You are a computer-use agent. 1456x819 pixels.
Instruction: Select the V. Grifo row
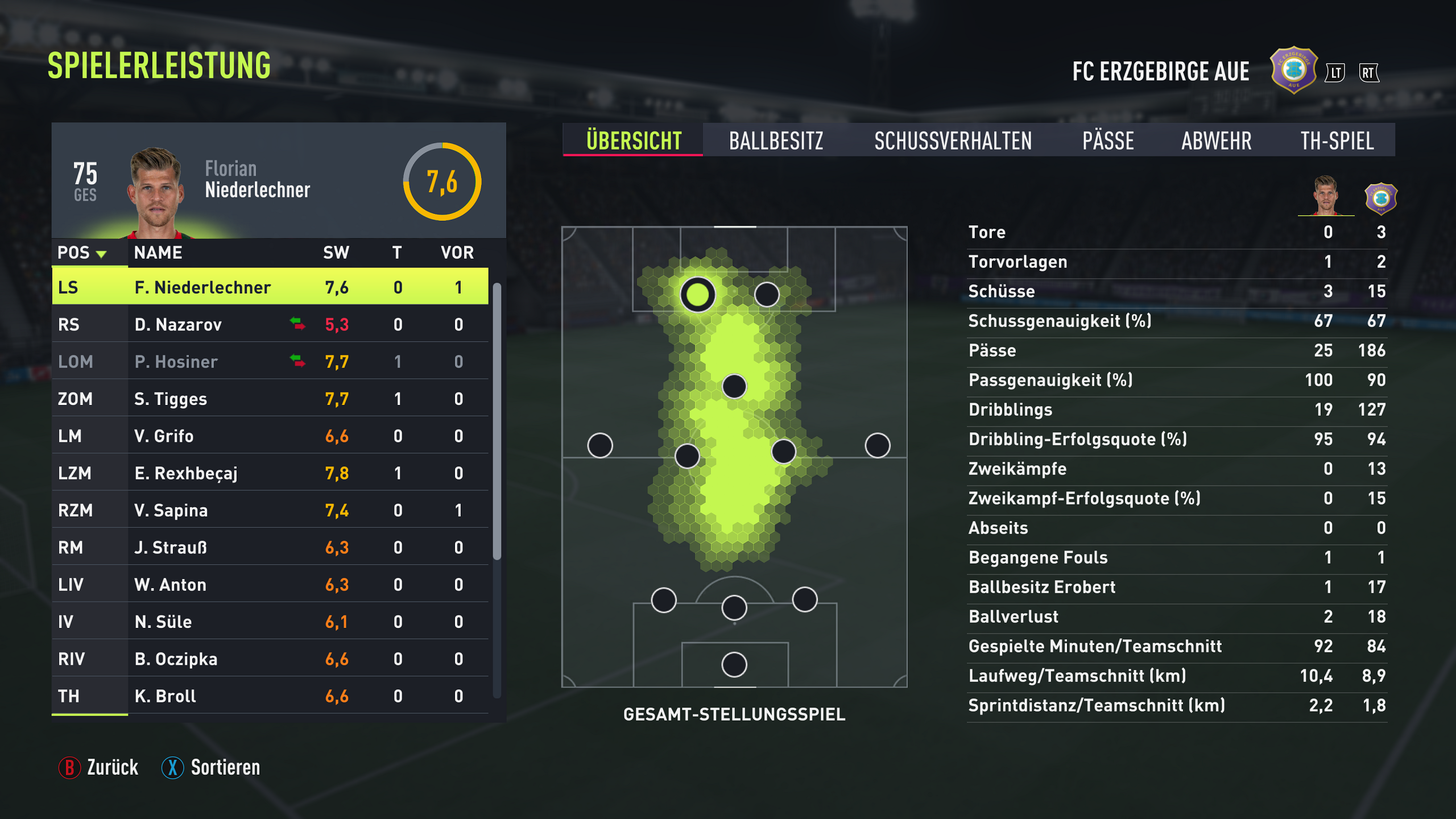pos(270,436)
